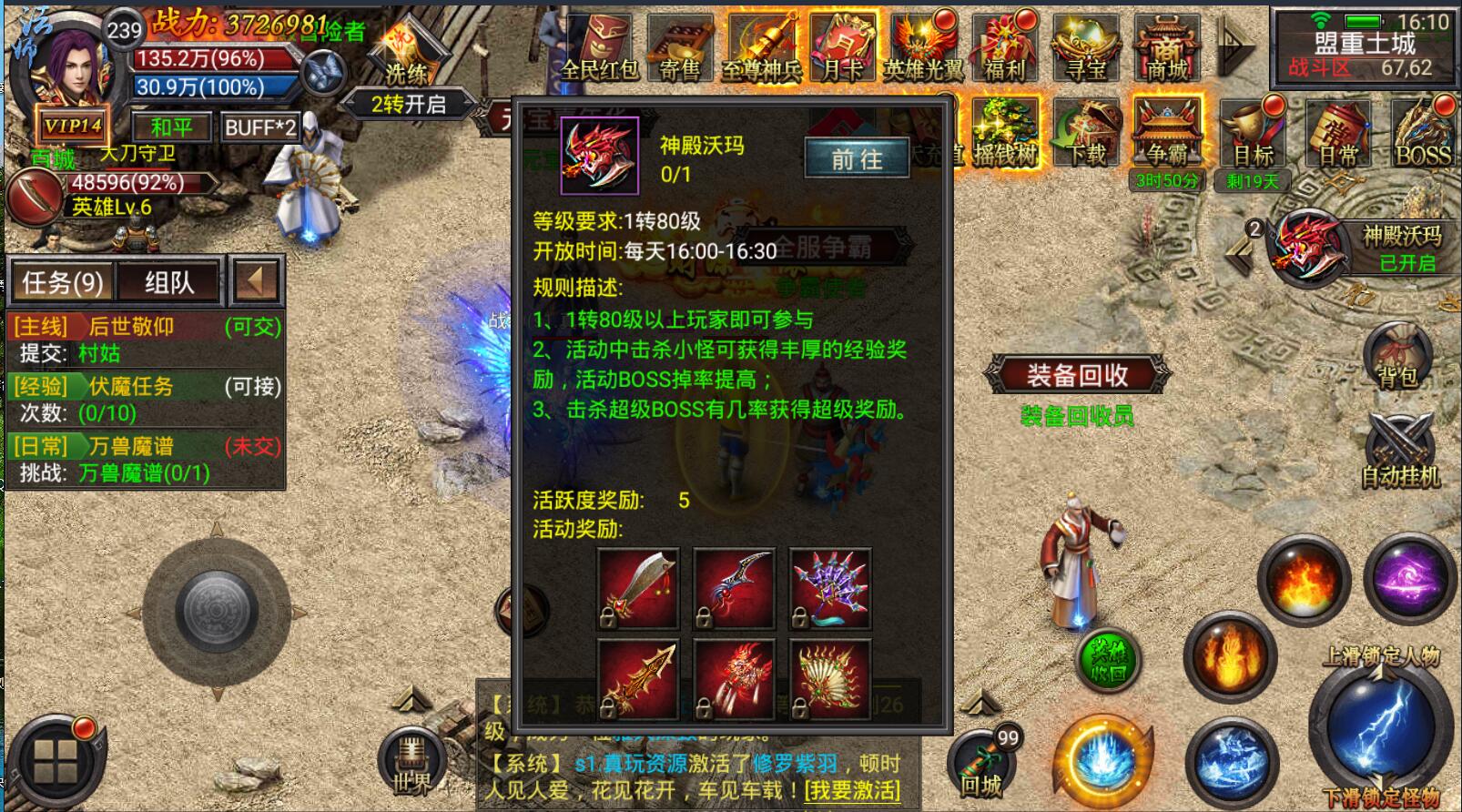The height and width of the screenshot is (812, 1462).
Task: Open the 全民红包 red envelope icon
Action: [598, 51]
